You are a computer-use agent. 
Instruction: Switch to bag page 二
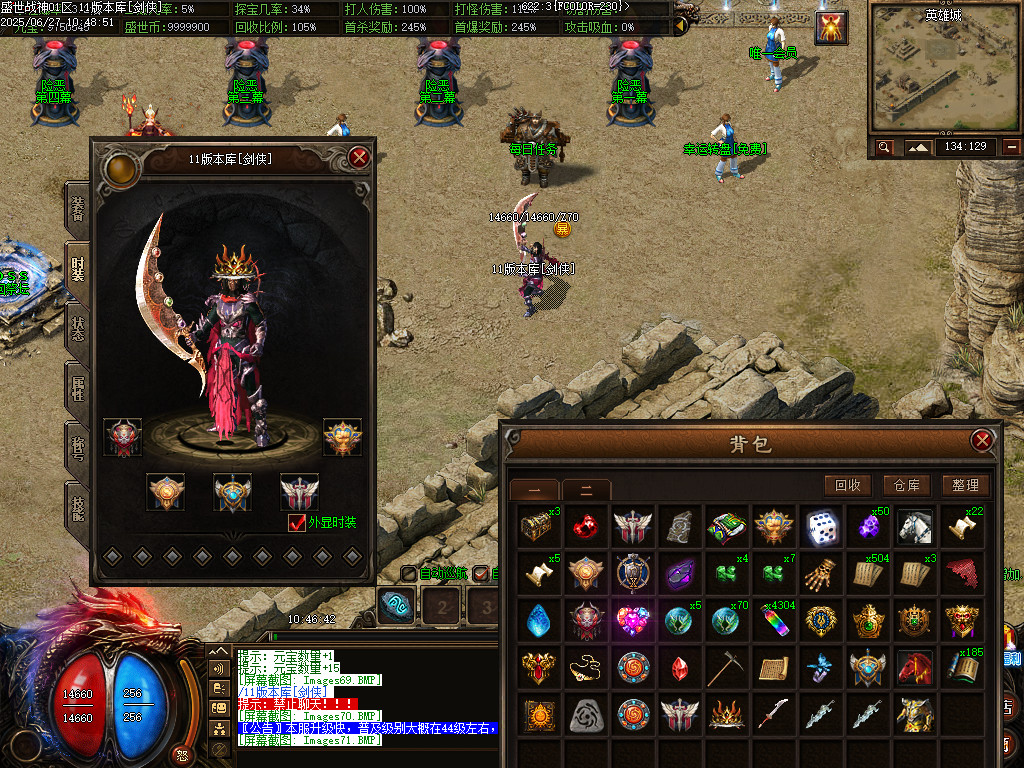[585, 490]
